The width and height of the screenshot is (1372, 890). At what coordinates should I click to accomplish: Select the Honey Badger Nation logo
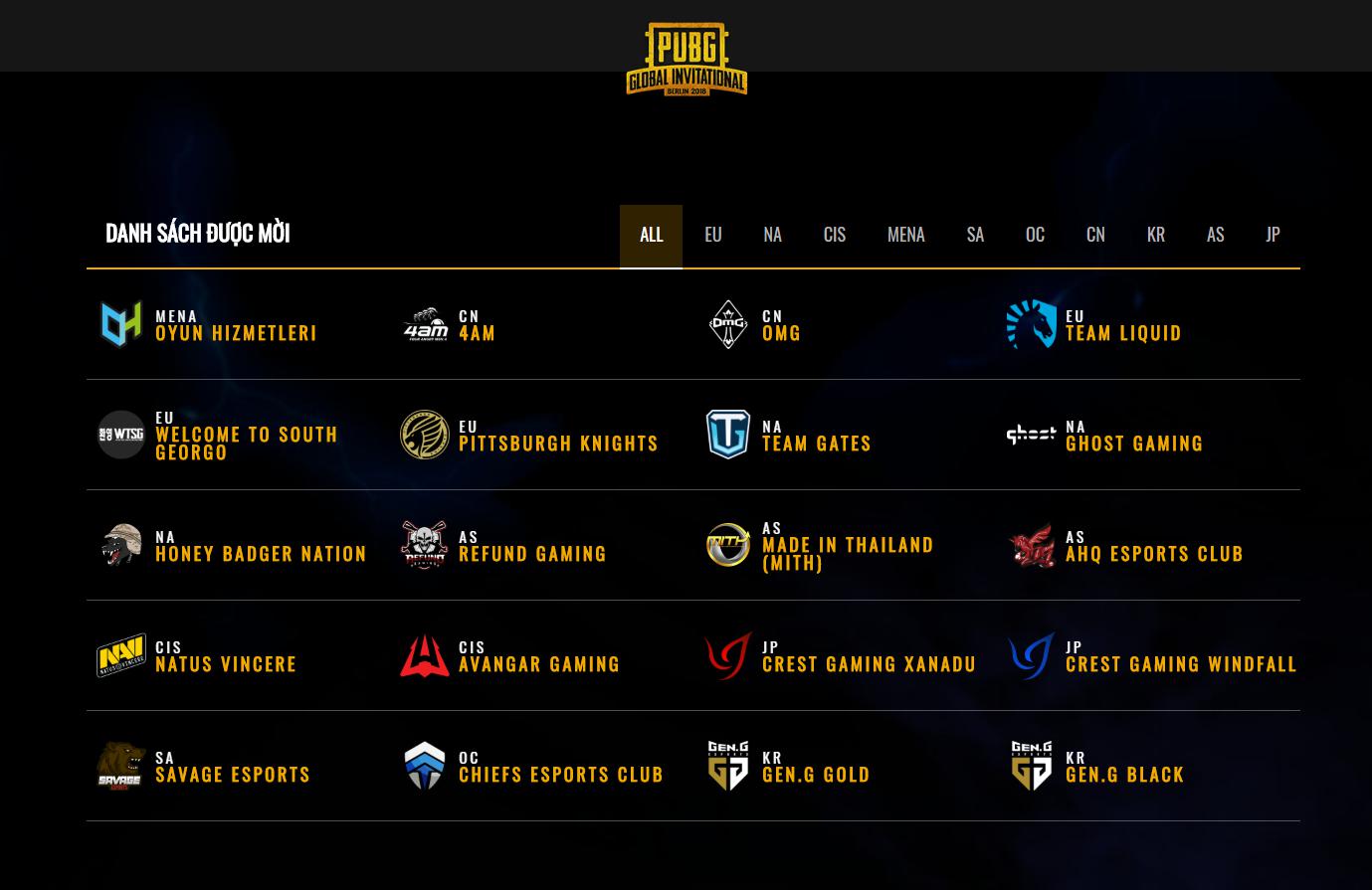pyautogui.click(x=121, y=545)
